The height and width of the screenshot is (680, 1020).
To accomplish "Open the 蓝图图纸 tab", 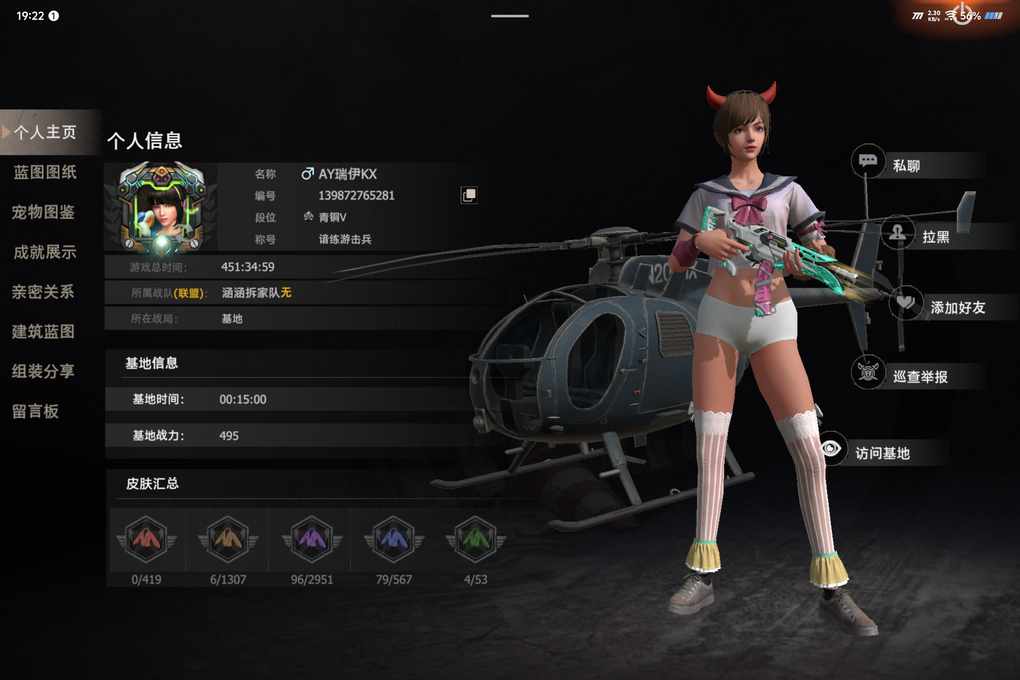I will coord(45,172).
